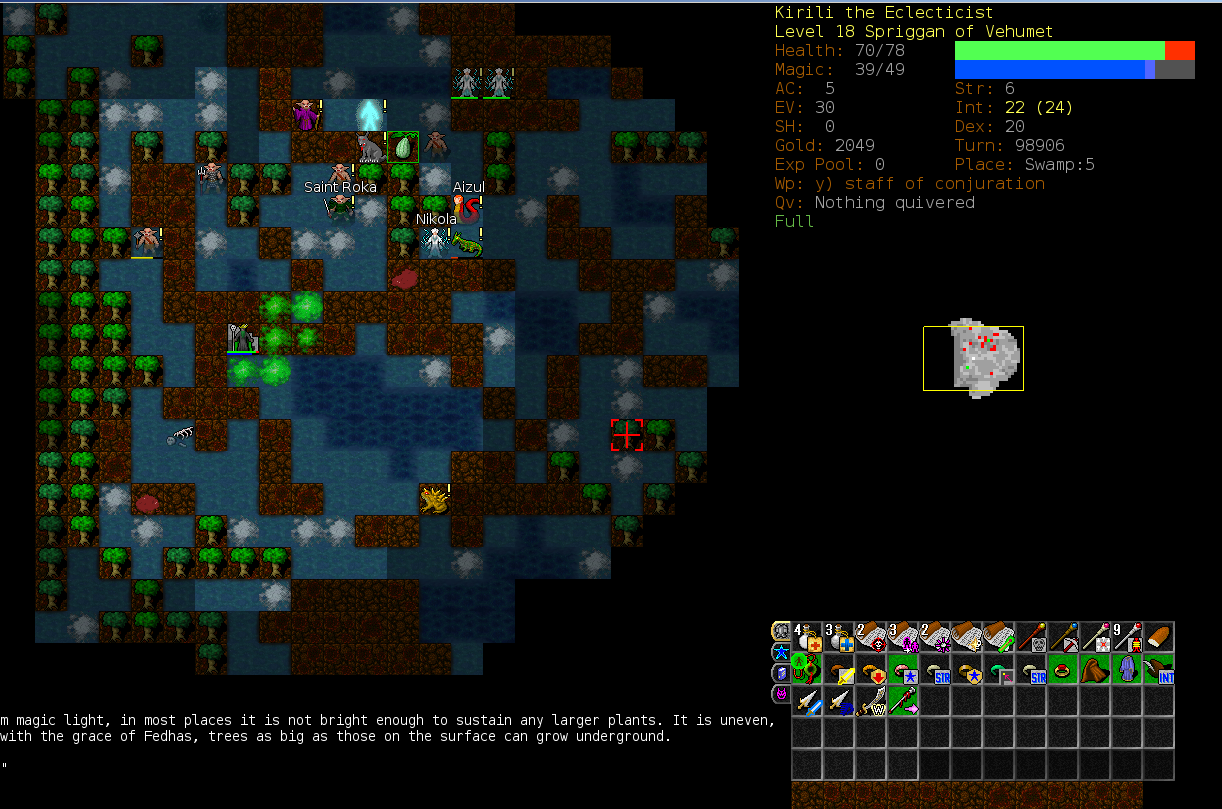Read the scroll with magenta figures

[904, 638]
